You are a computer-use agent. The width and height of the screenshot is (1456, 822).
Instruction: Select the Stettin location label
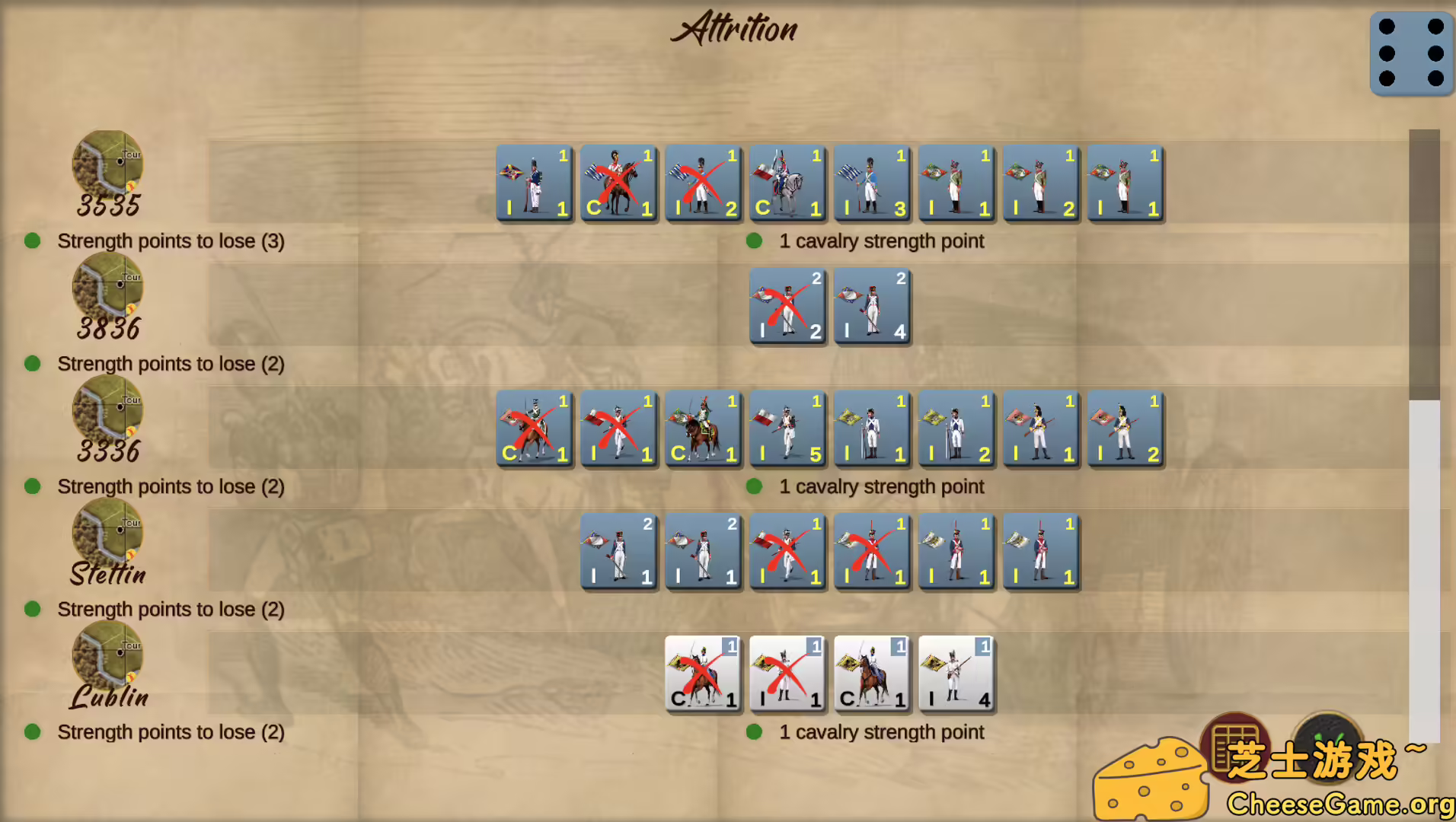[107, 575]
